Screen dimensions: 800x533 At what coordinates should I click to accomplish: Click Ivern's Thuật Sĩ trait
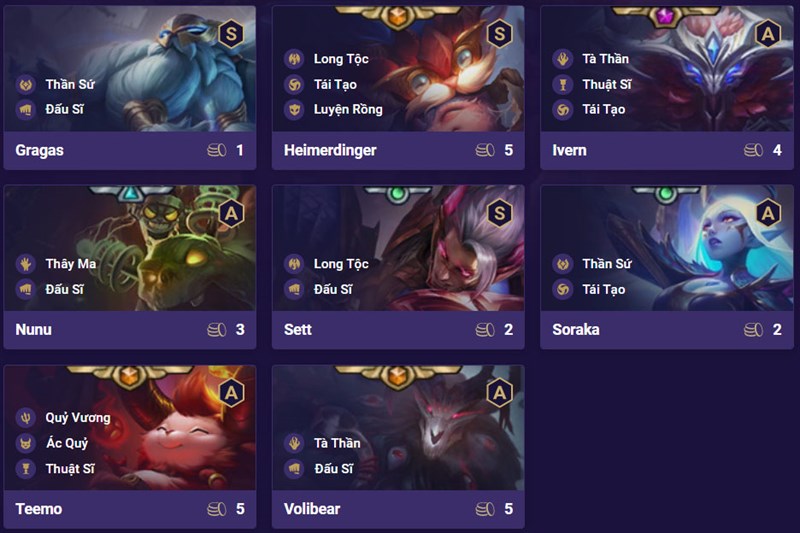coord(604,84)
